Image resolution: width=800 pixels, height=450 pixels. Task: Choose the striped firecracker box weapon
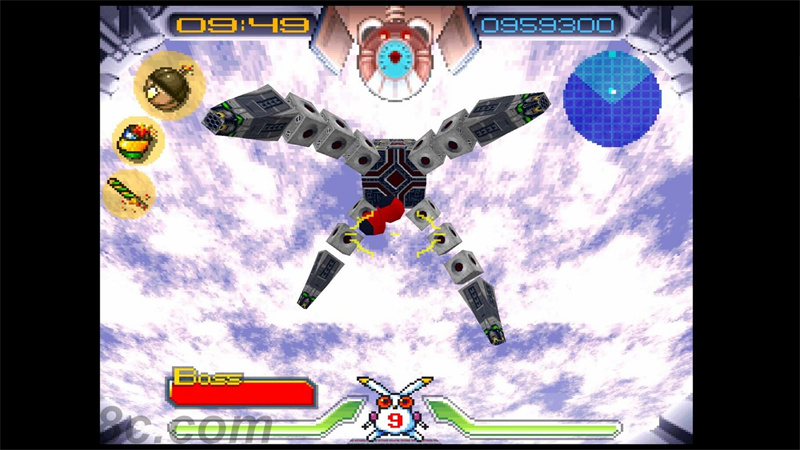click(x=138, y=141)
